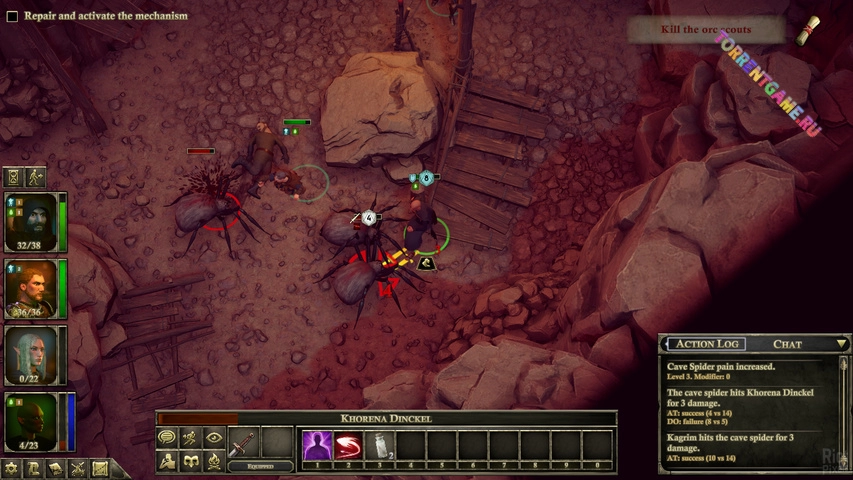The height and width of the screenshot is (480, 853).
Task: Toggle the running figure movement mode
Action: click(x=35, y=177)
